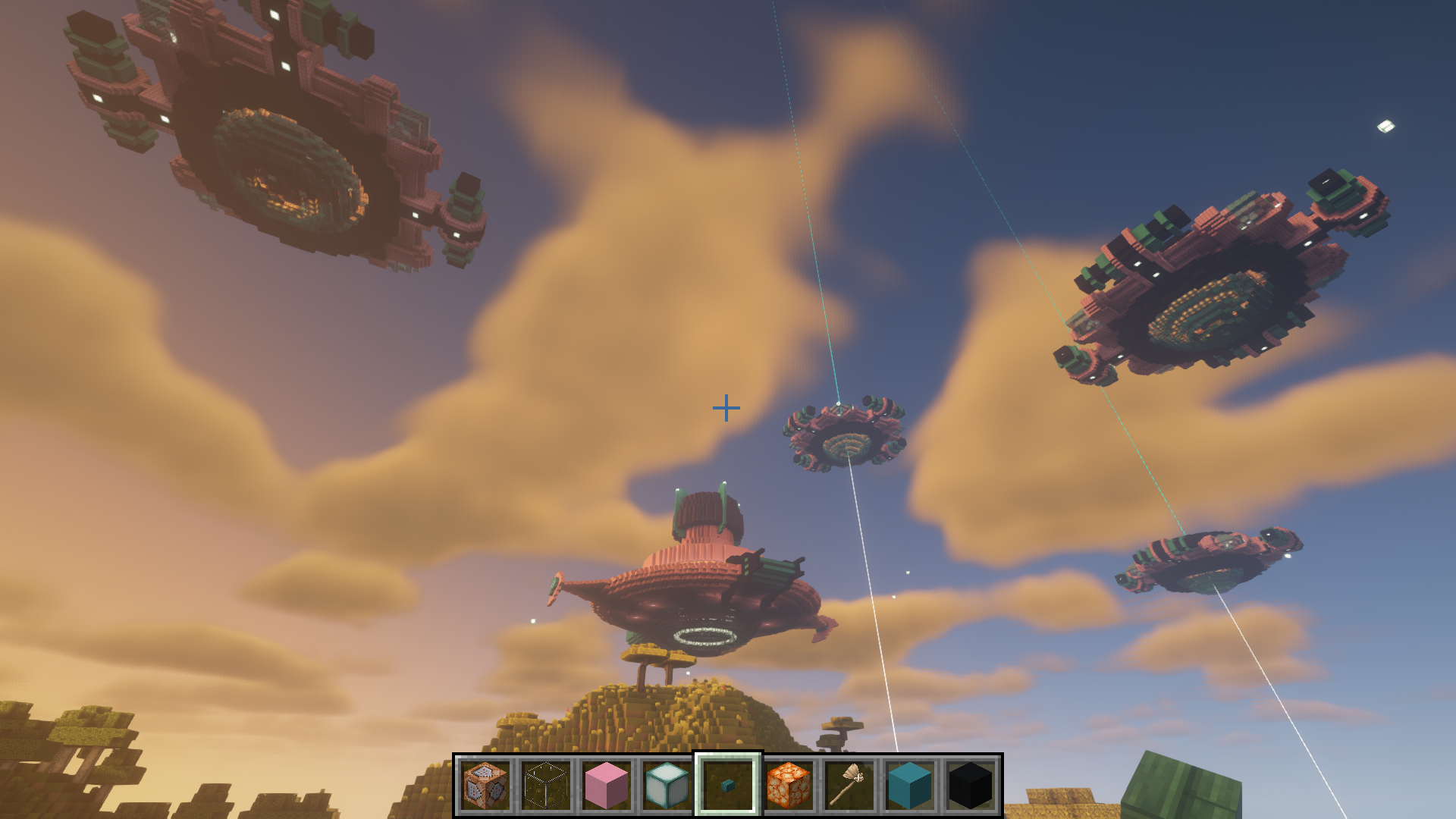Select the black block hotbar slot
This screenshot has width=1456, height=819.
click(x=971, y=786)
